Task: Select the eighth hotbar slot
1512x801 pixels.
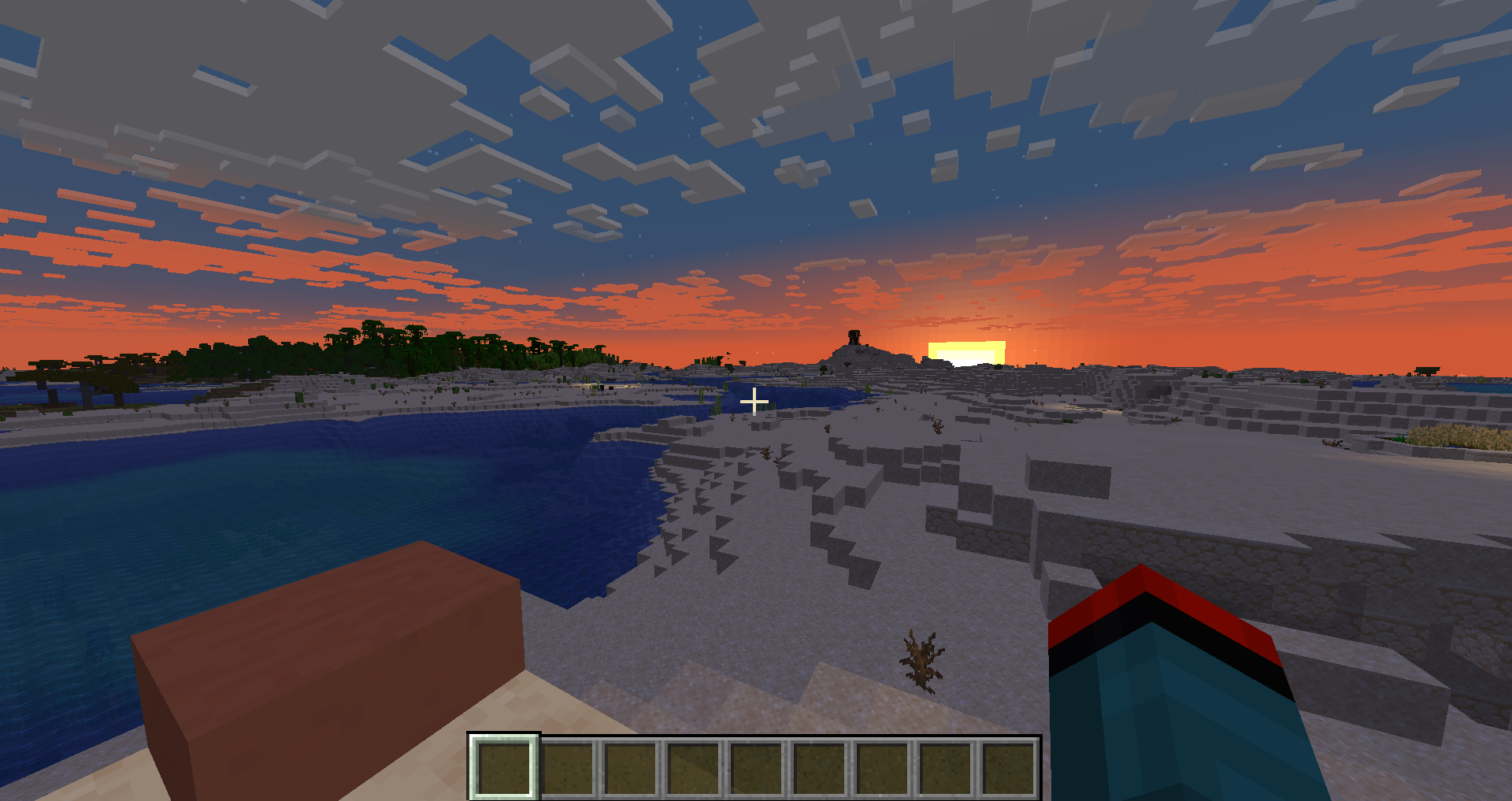Action: tap(945, 769)
